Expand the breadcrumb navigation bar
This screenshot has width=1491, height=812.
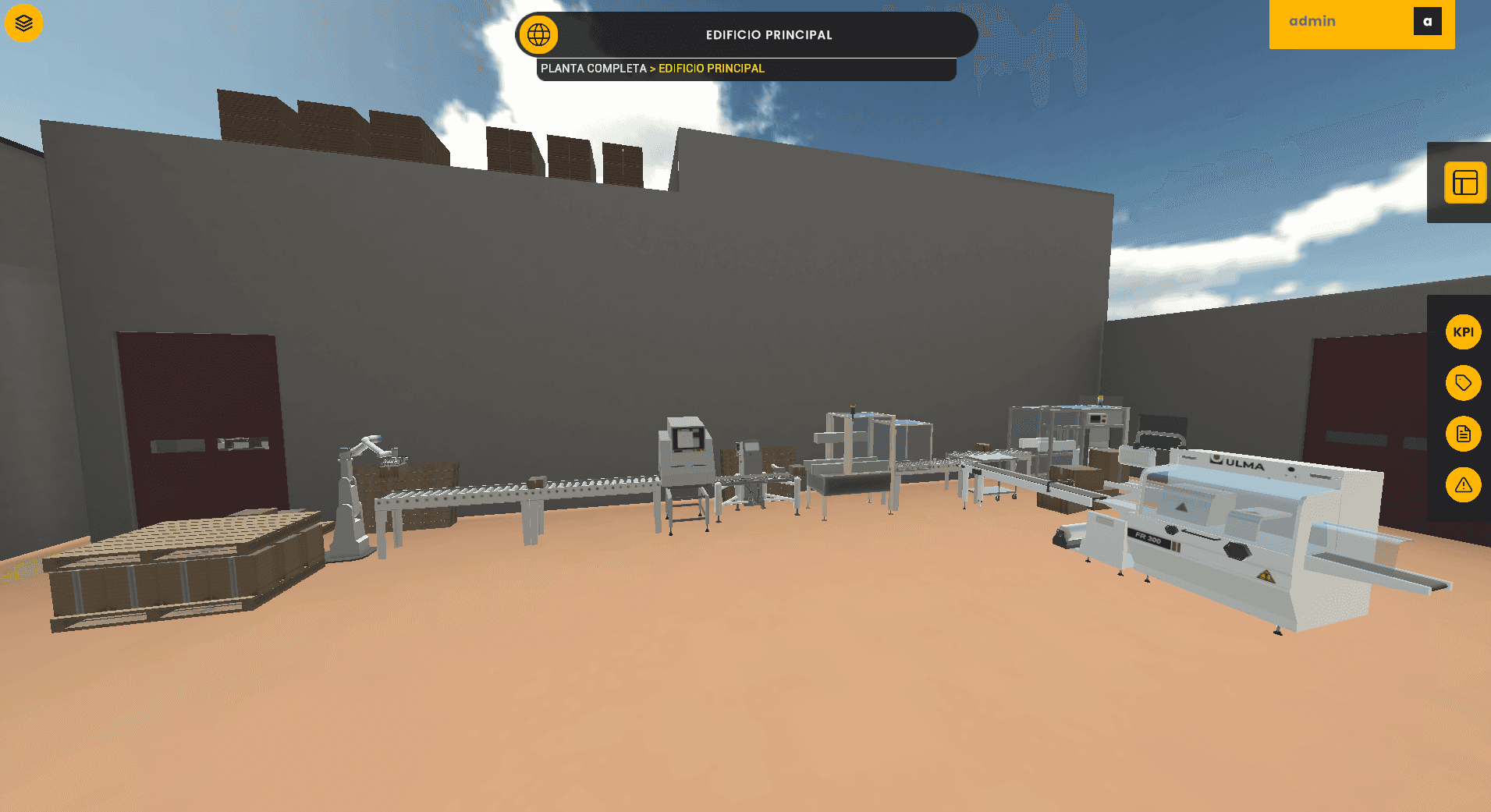(747, 69)
